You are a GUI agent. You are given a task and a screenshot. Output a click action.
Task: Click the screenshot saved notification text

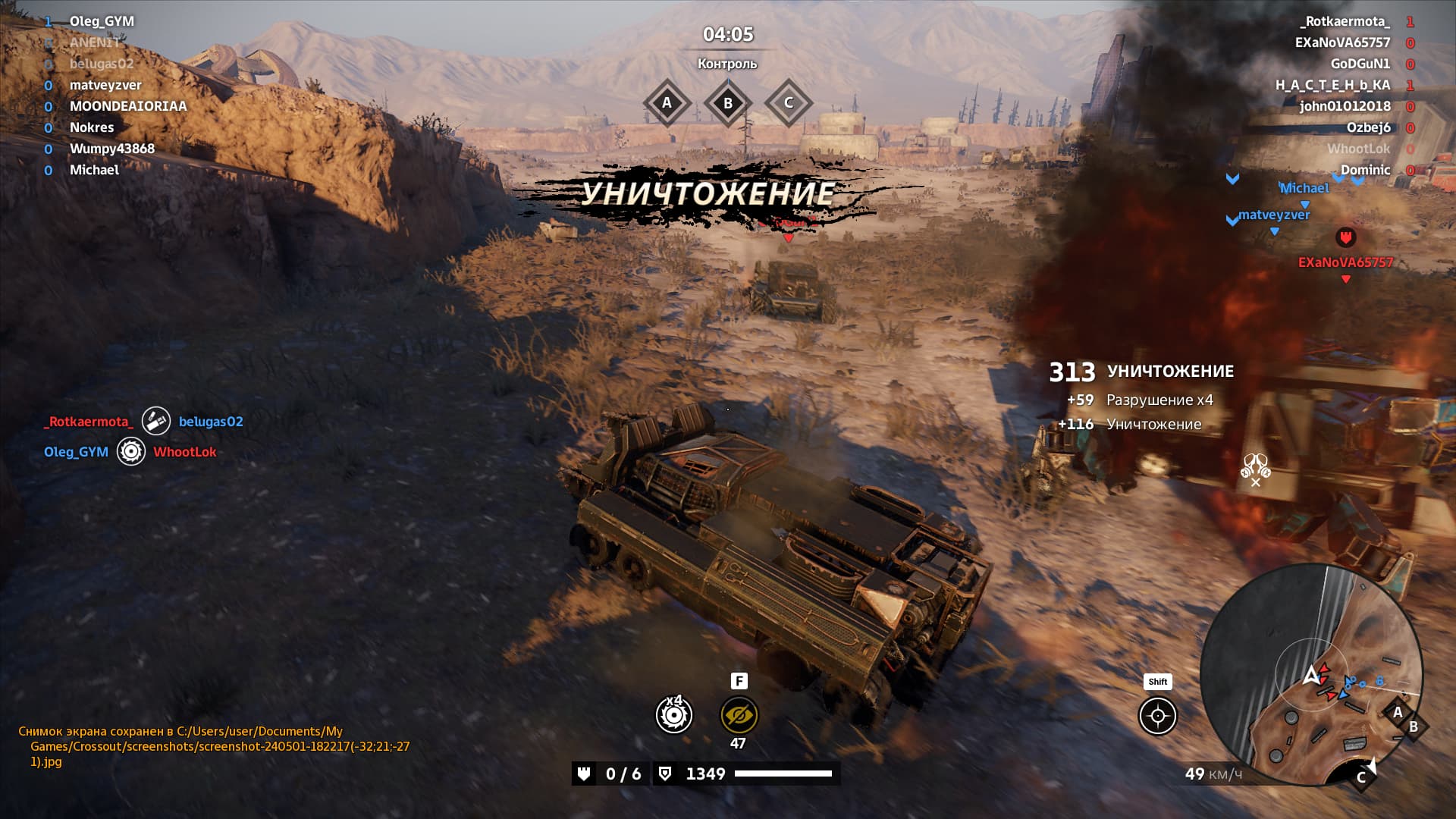pyautogui.click(x=214, y=746)
